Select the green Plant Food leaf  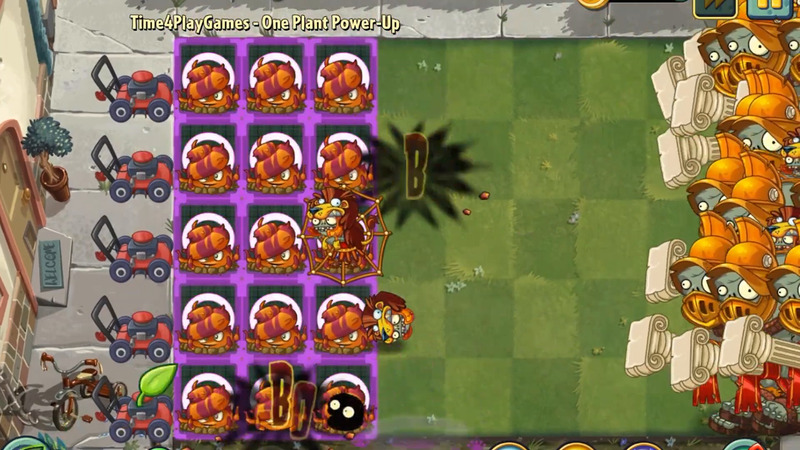[x=157, y=383]
